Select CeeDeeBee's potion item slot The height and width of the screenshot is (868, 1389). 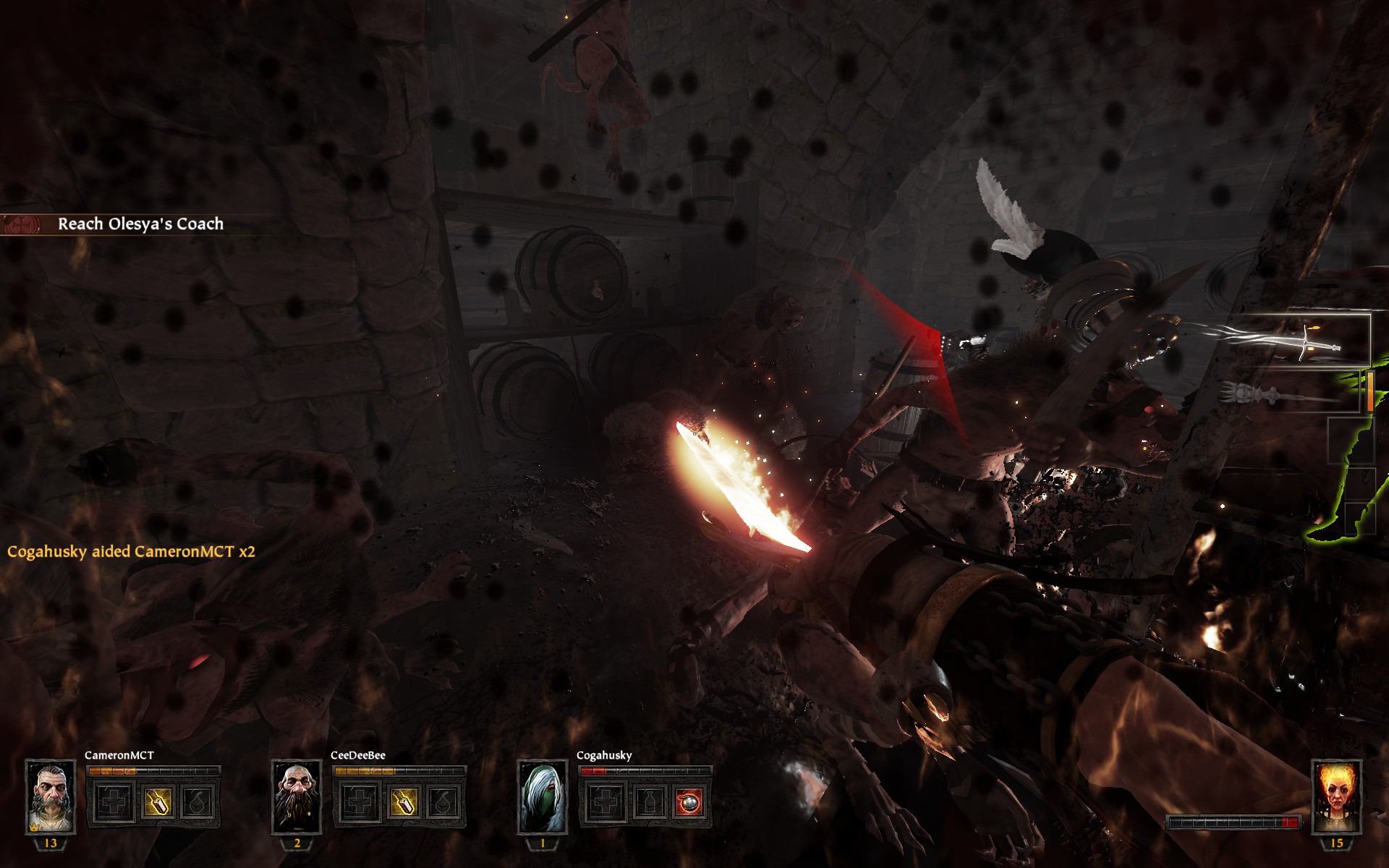point(402,802)
